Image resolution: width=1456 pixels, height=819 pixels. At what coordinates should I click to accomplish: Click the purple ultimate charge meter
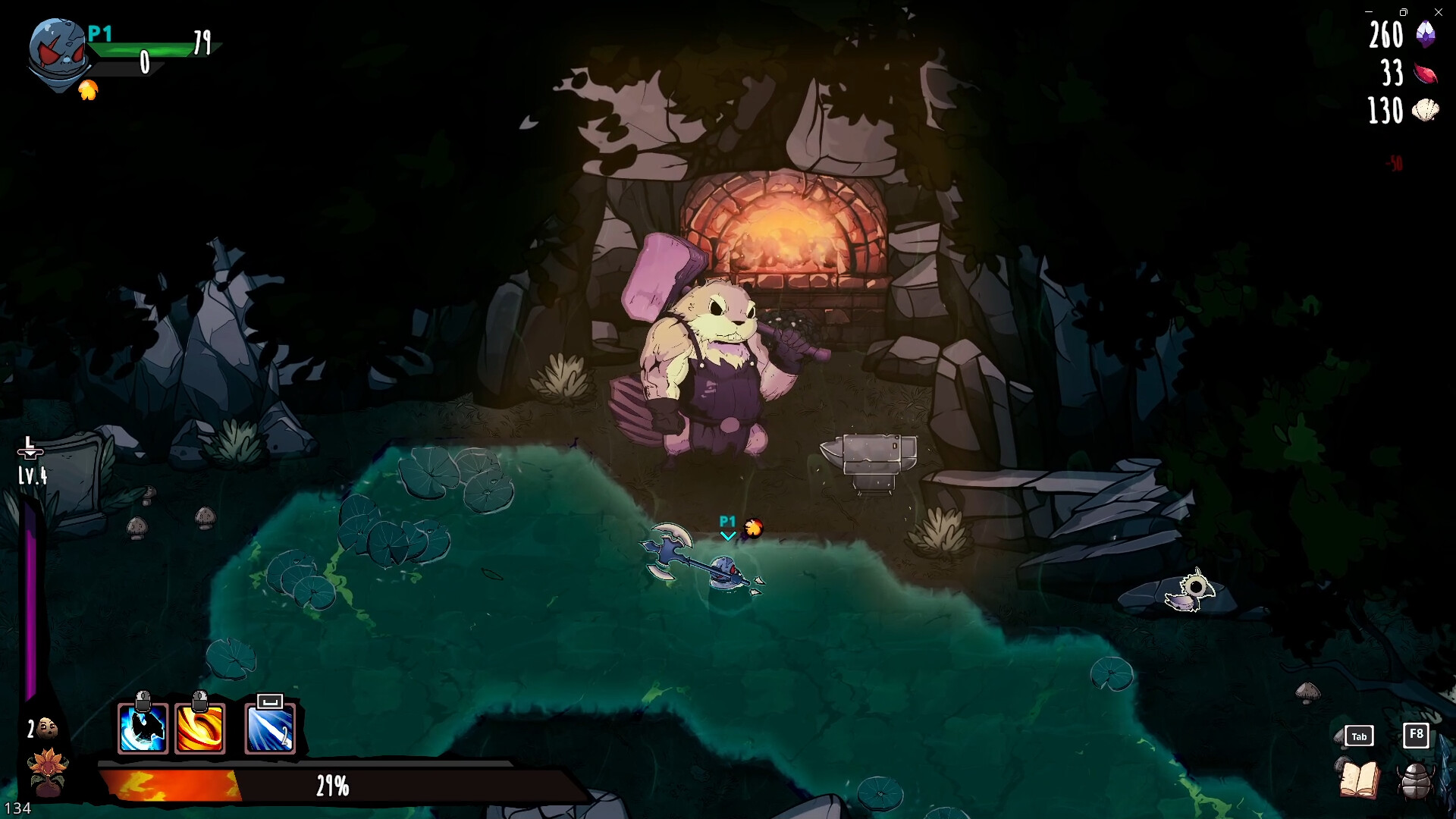point(32,599)
